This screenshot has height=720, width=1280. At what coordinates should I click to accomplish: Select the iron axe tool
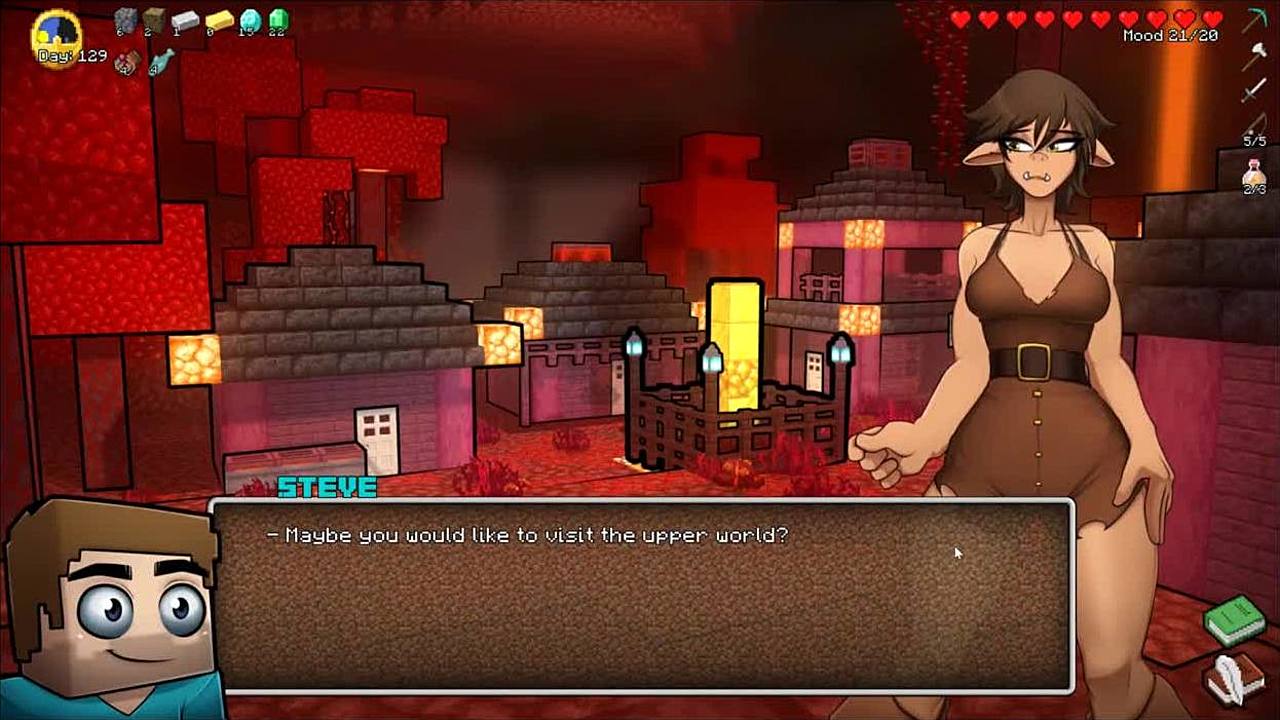click(x=1255, y=55)
